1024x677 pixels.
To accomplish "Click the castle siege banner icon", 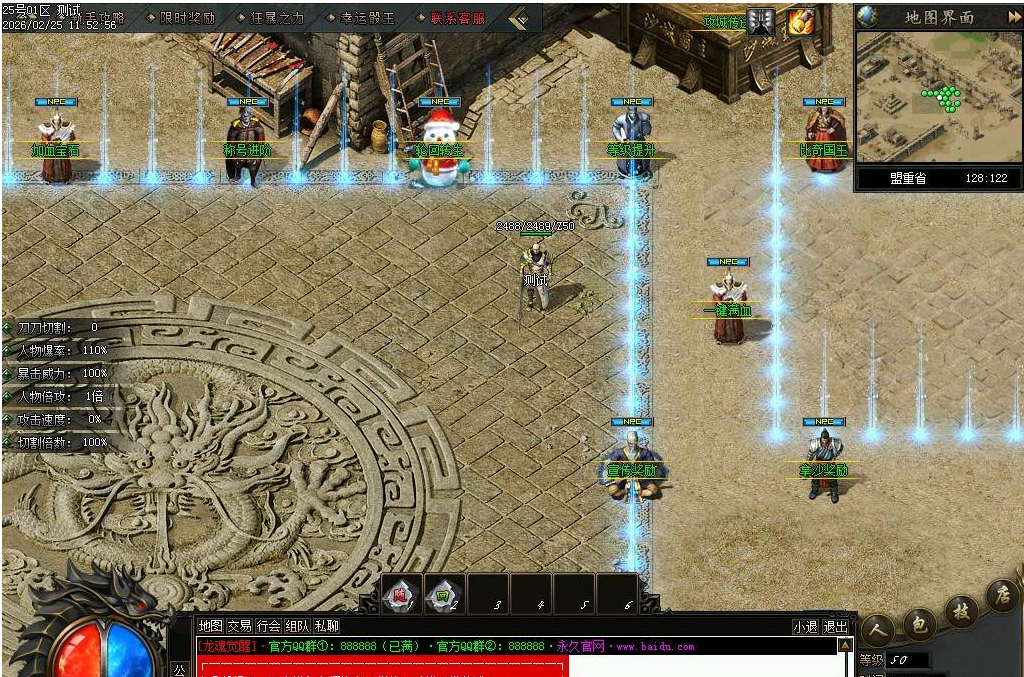I will pos(762,22).
